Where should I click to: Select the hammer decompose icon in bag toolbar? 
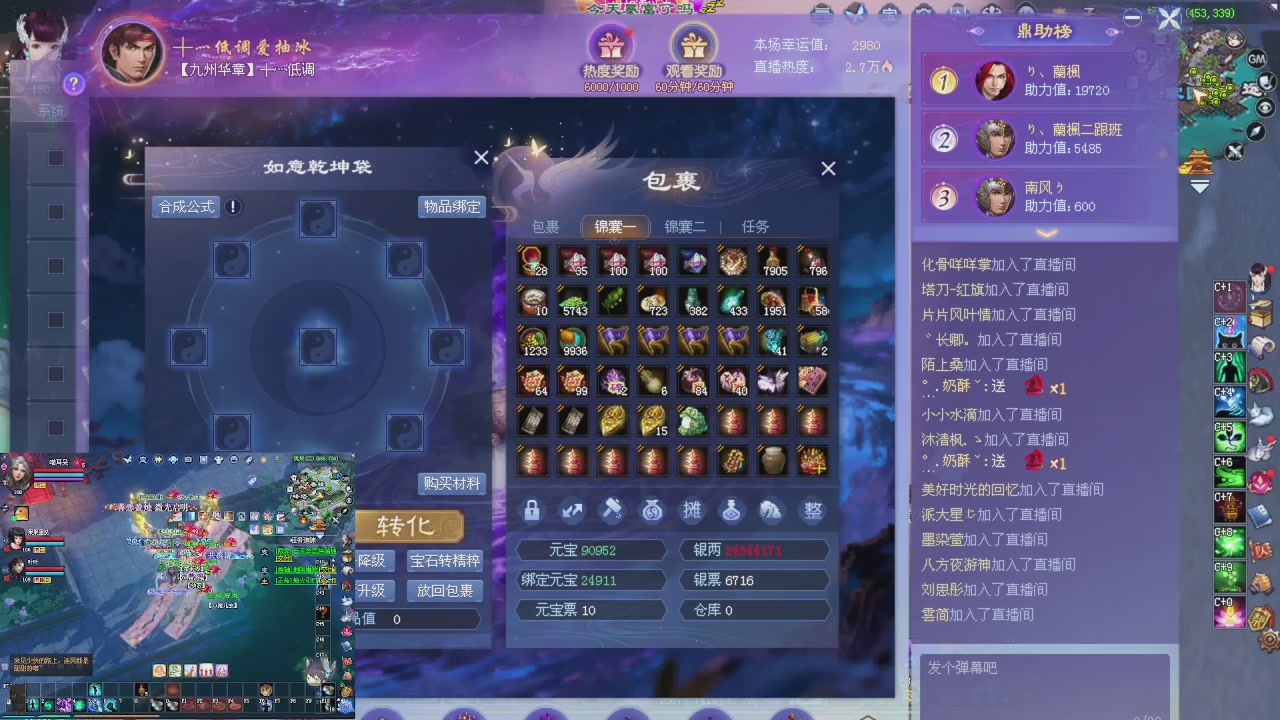(612, 511)
